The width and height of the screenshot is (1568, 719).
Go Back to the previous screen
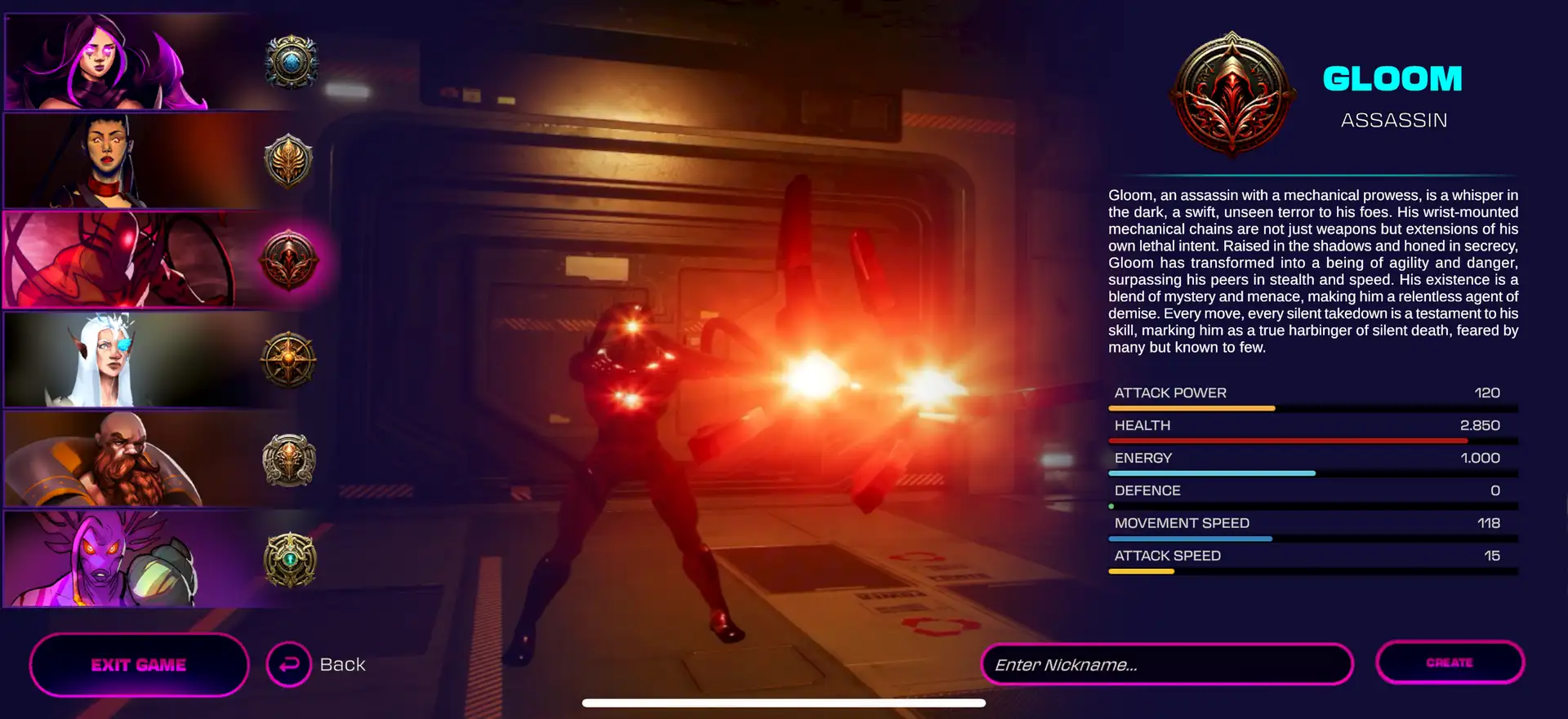[317, 665]
